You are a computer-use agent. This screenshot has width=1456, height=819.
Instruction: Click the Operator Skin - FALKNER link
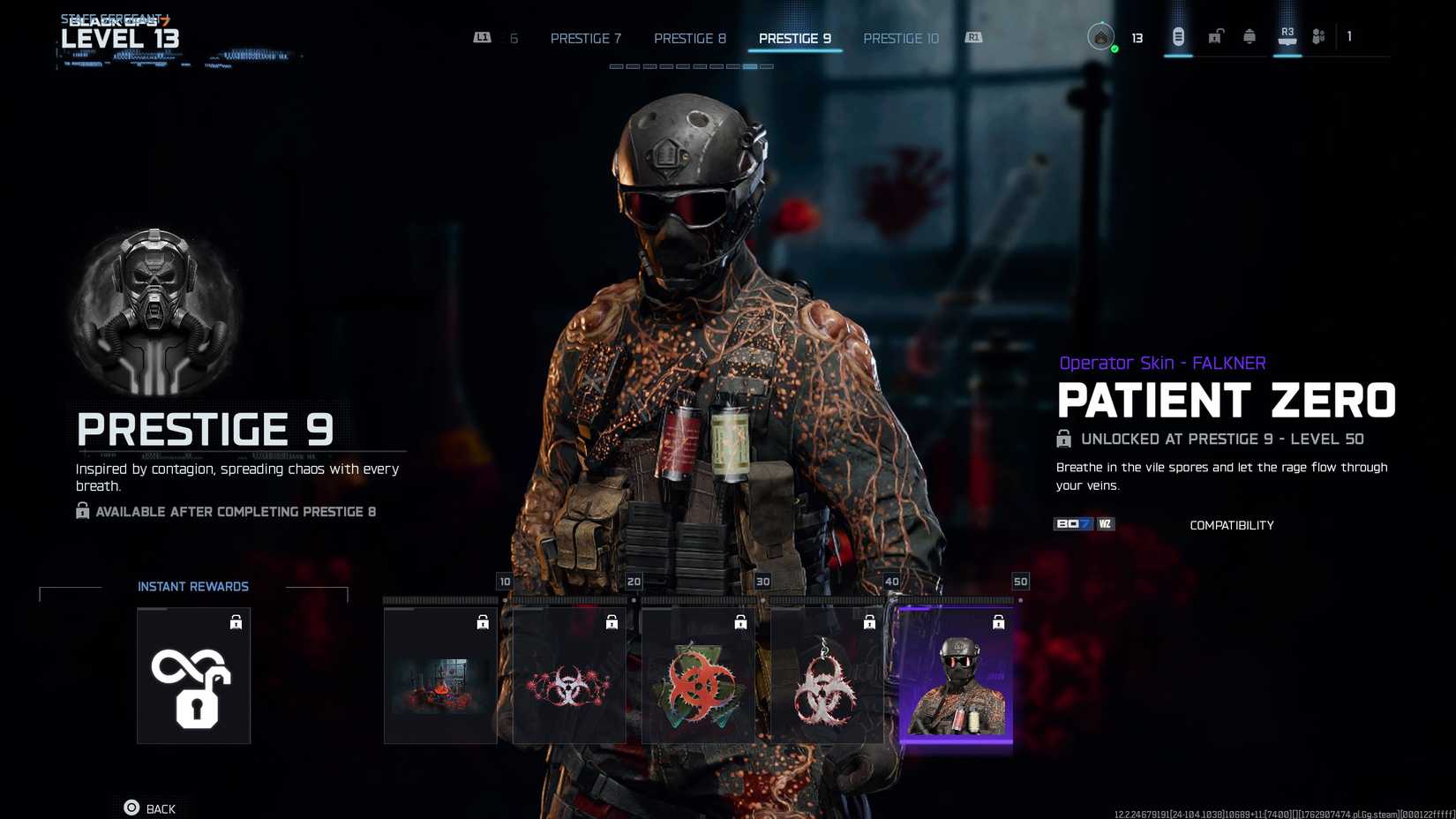pyautogui.click(x=1161, y=362)
